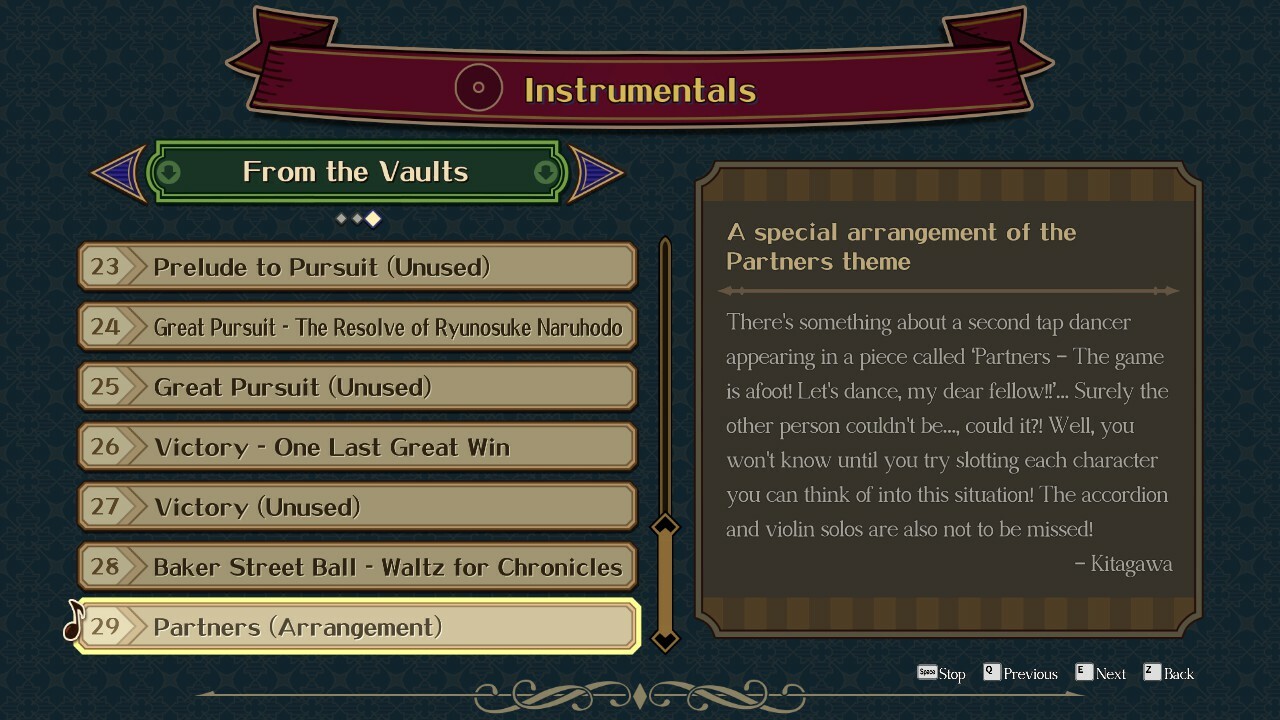The height and width of the screenshot is (720, 1280).
Task: Go Back from the Instrumentals screen
Action: pyautogui.click(x=1168, y=673)
